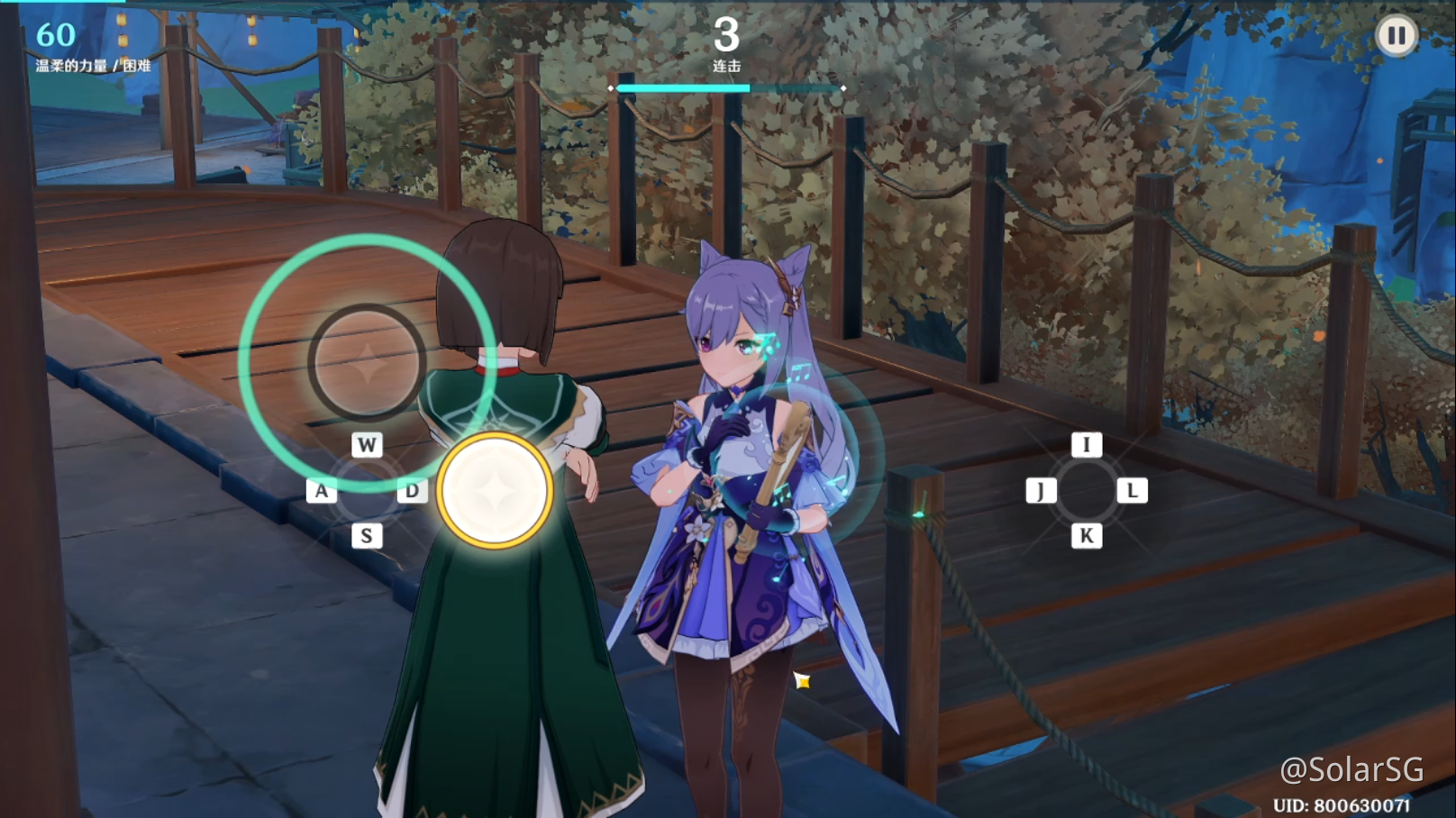Screen dimensions: 1456x818
Task: Tap the dark ring note inside green circle
Action: click(367, 362)
